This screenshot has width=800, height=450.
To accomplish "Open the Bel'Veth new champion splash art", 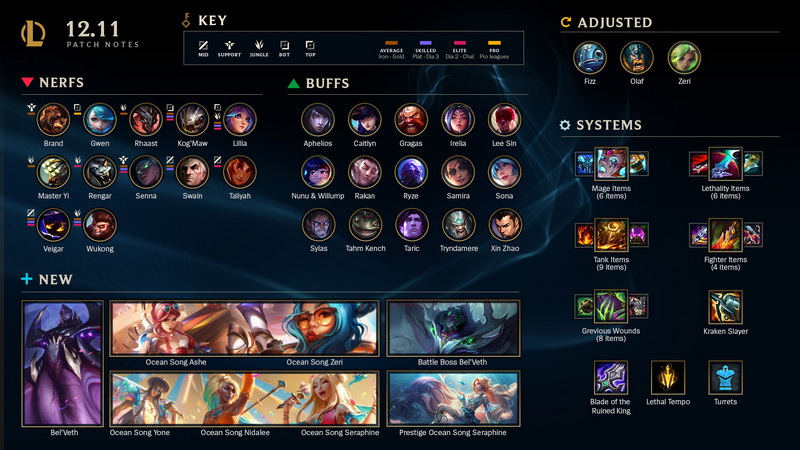I will (62, 362).
